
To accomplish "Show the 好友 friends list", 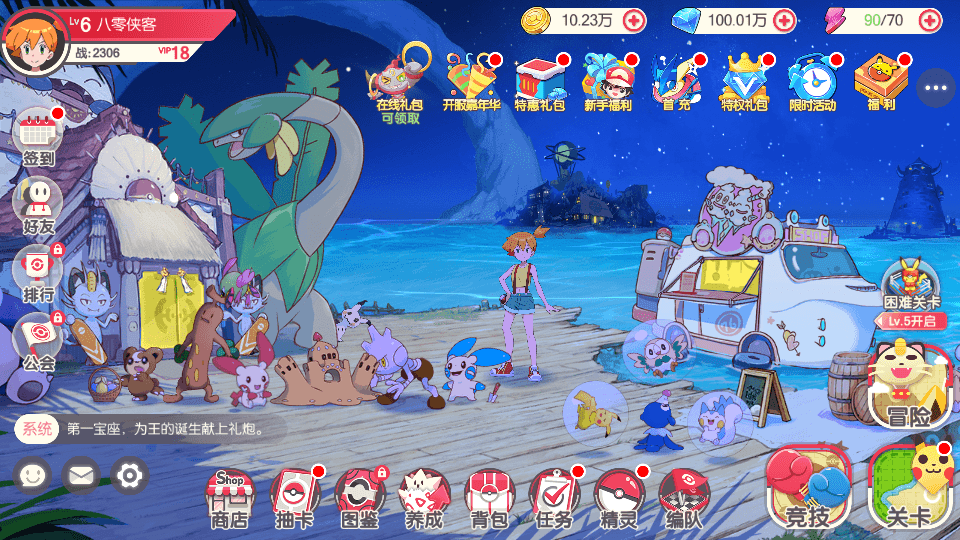I will (x=38, y=203).
